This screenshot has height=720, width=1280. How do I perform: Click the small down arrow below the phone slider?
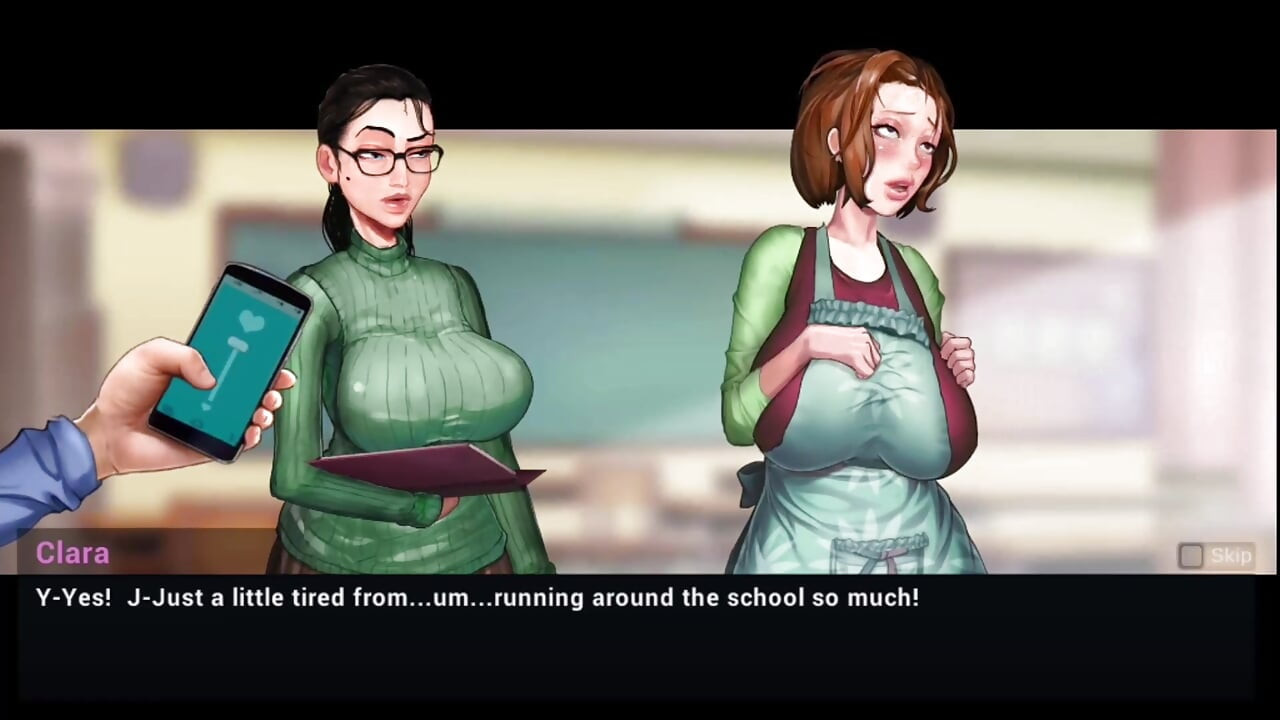click(x=206, y=406)
